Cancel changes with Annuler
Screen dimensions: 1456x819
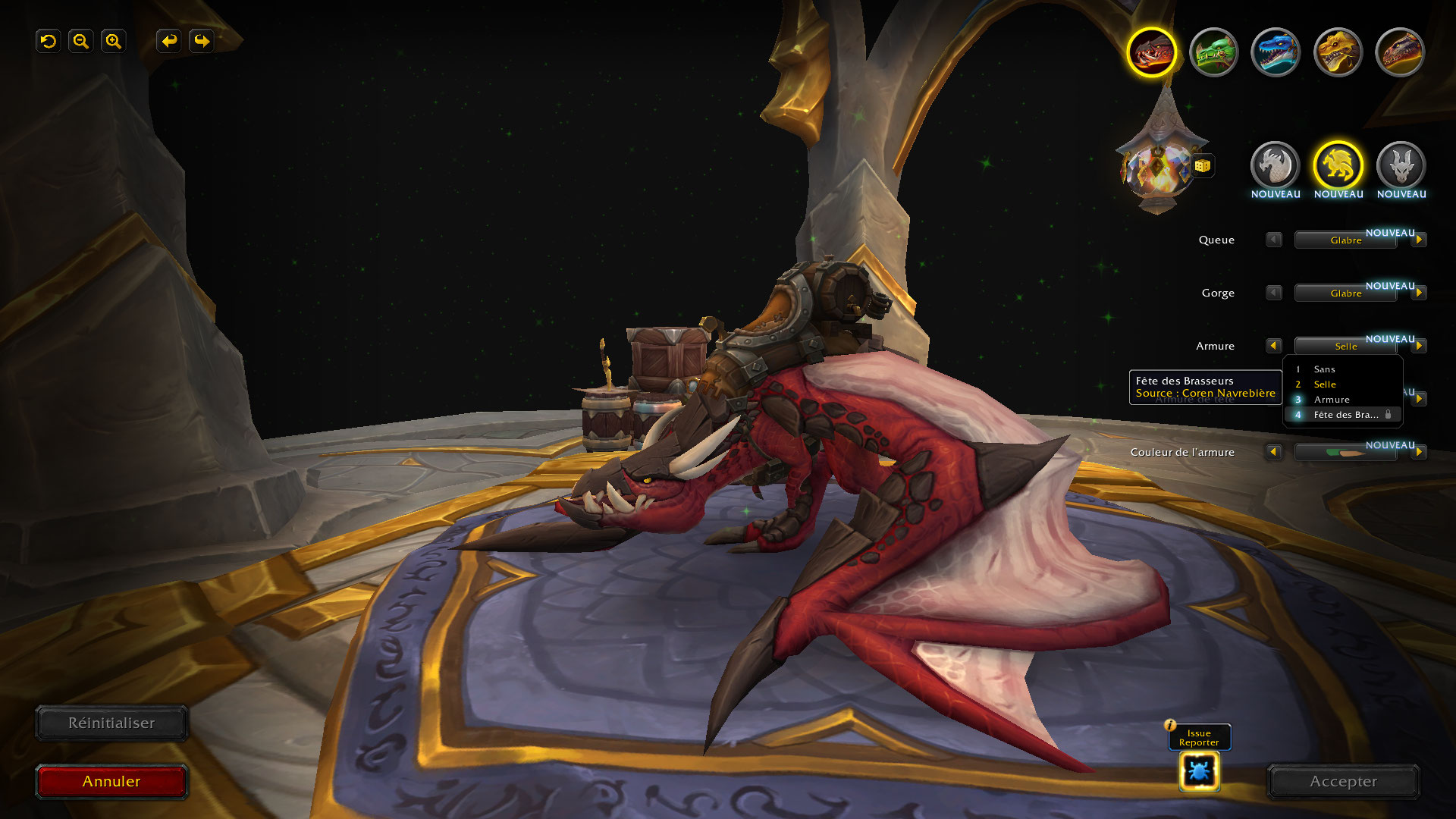click(111, 782)
